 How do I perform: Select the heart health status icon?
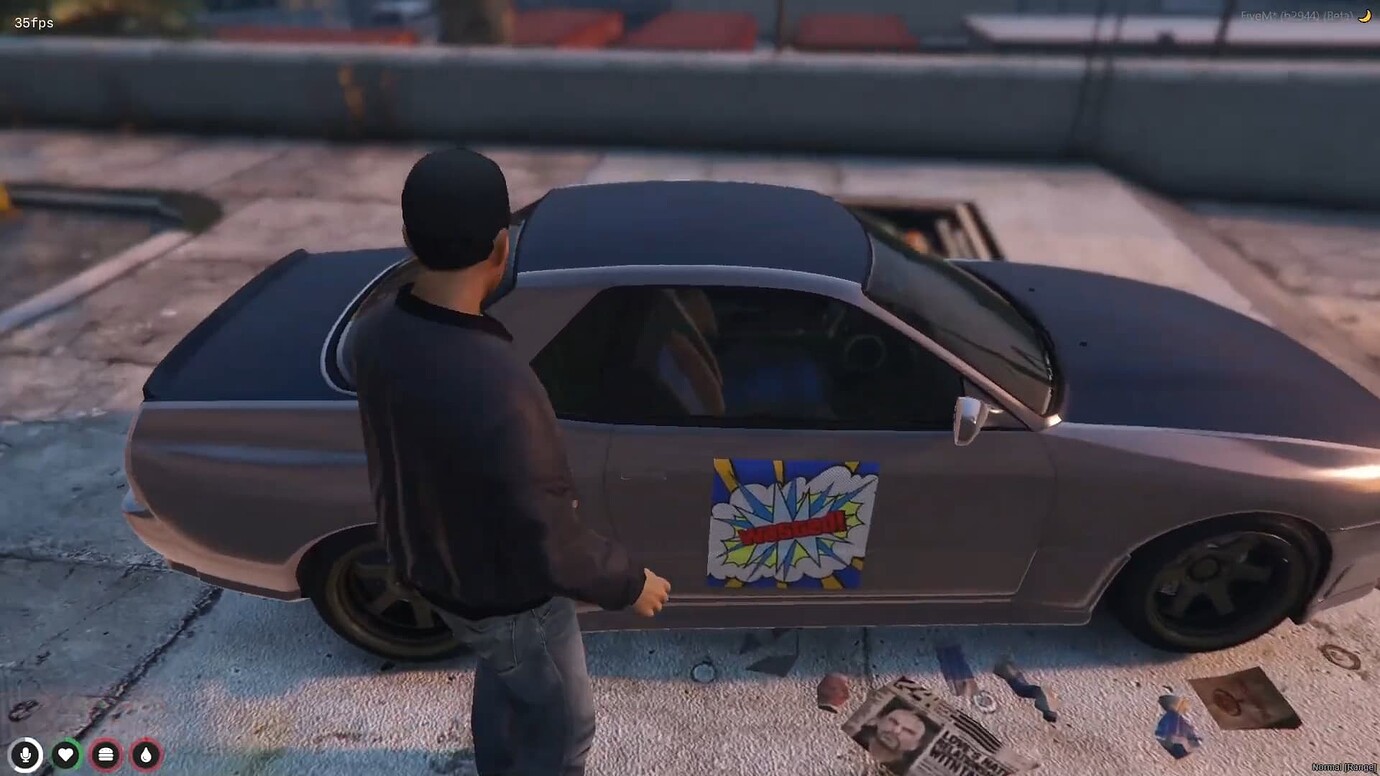pyautogui.click(x=64, y=756)
